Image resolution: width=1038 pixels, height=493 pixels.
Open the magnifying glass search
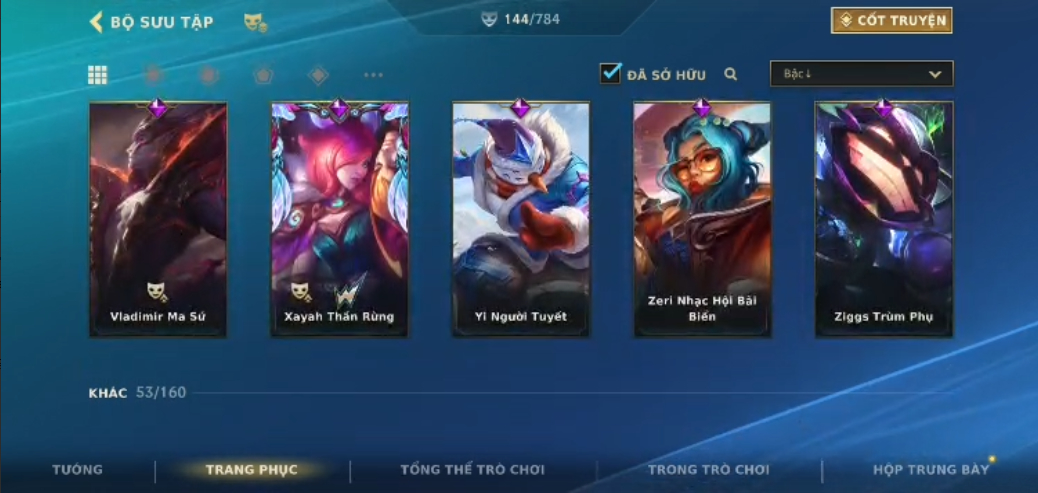pyautogui.click(x=731, y=74)
